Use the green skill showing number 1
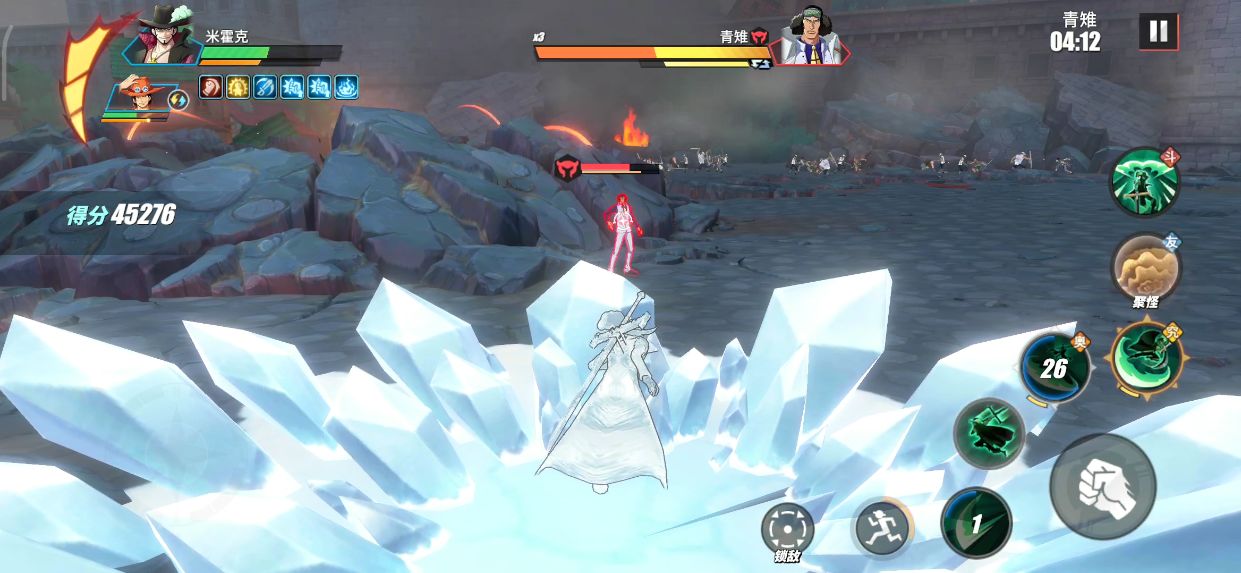 coord(976,522)
